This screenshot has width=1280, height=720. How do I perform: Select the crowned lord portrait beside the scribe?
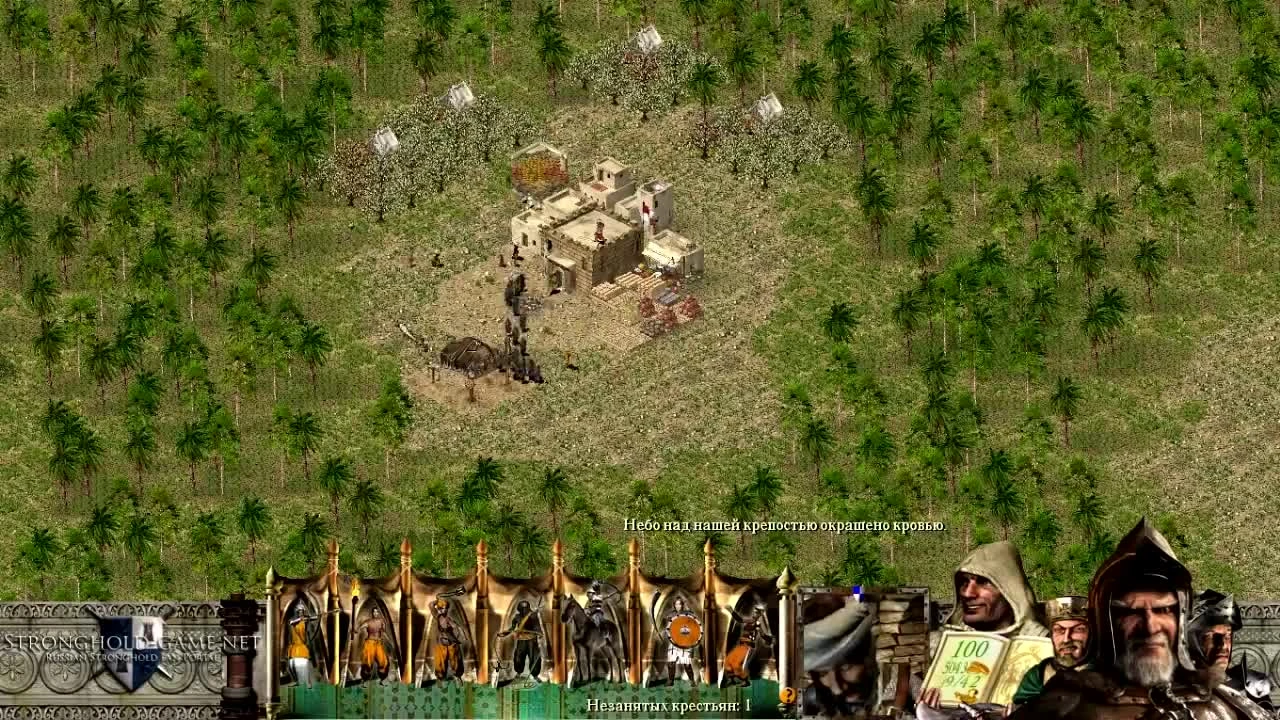[x=1071, y=635]
